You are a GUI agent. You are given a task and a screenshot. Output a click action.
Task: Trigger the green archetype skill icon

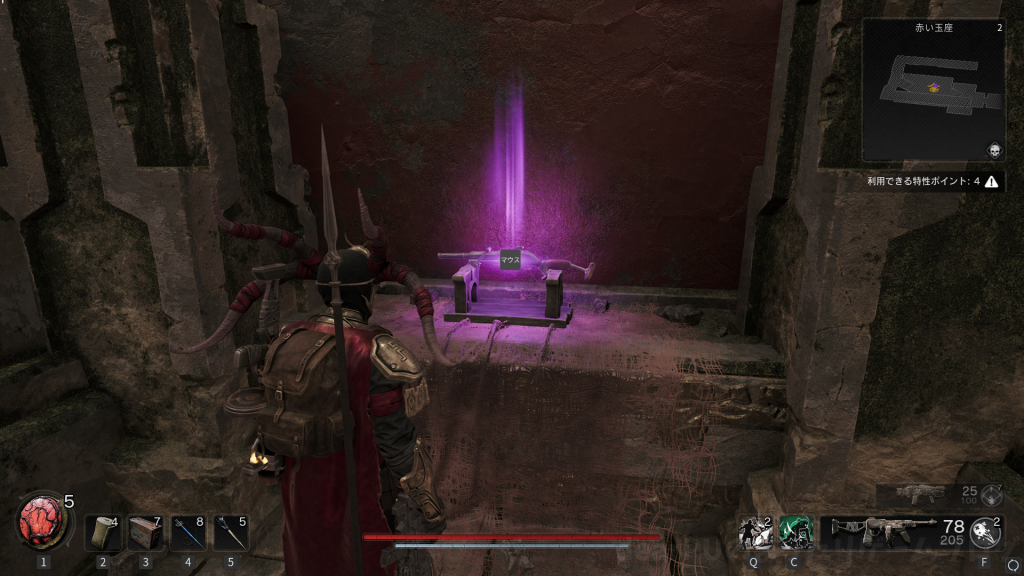tap(795, 533)
